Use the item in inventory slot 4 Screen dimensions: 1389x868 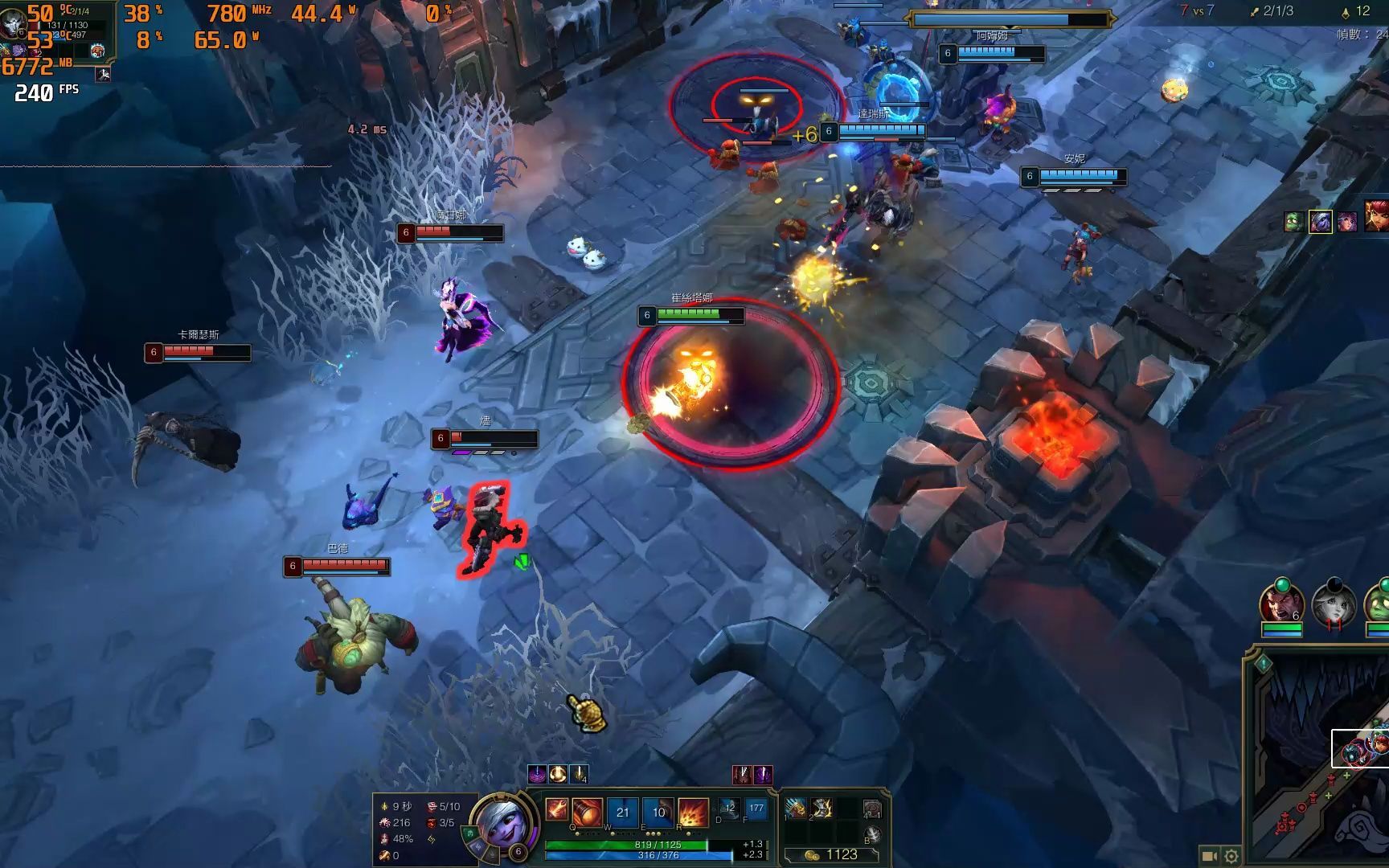click(871, 809)
